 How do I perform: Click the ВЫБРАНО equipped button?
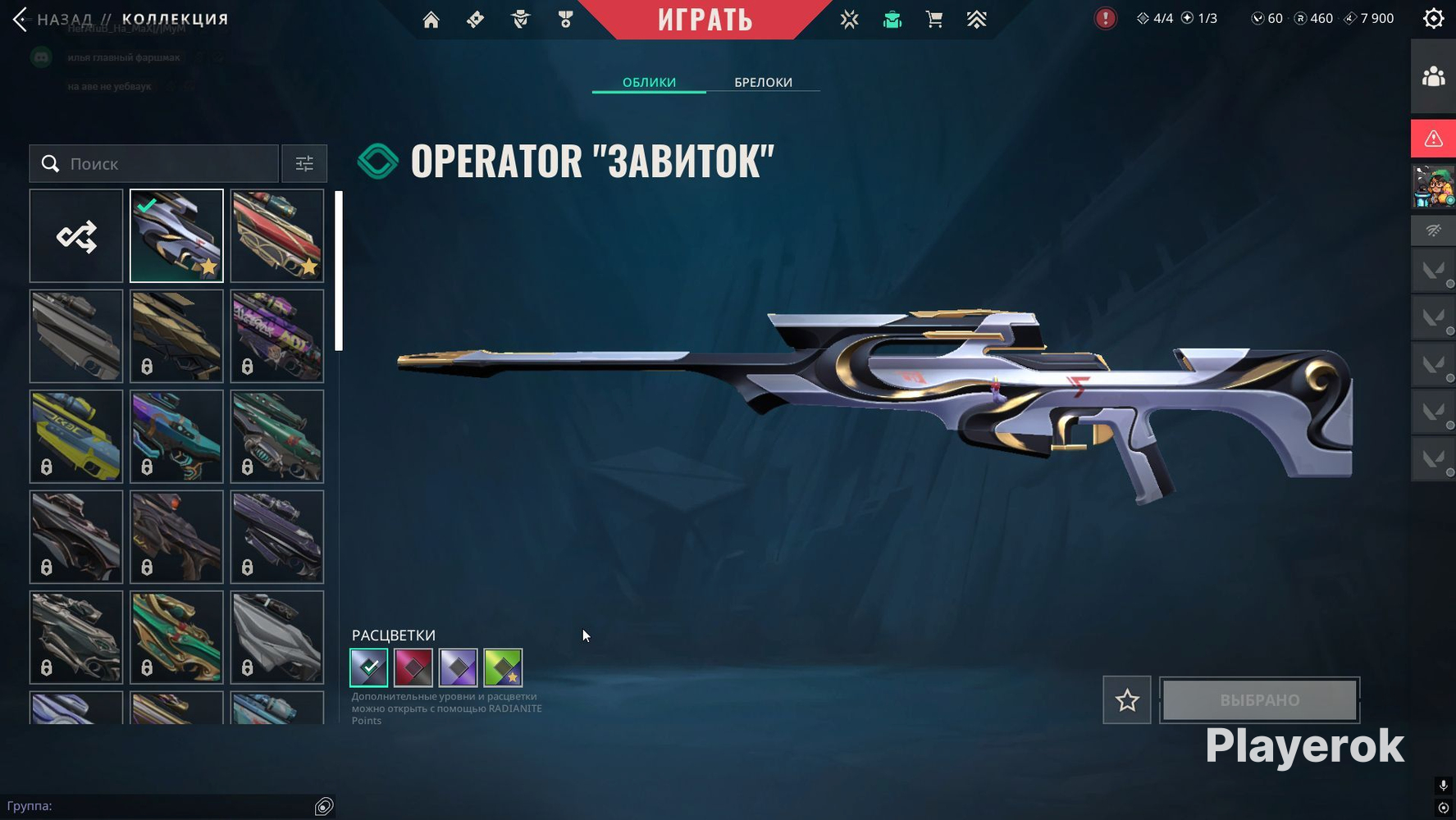1259,700
